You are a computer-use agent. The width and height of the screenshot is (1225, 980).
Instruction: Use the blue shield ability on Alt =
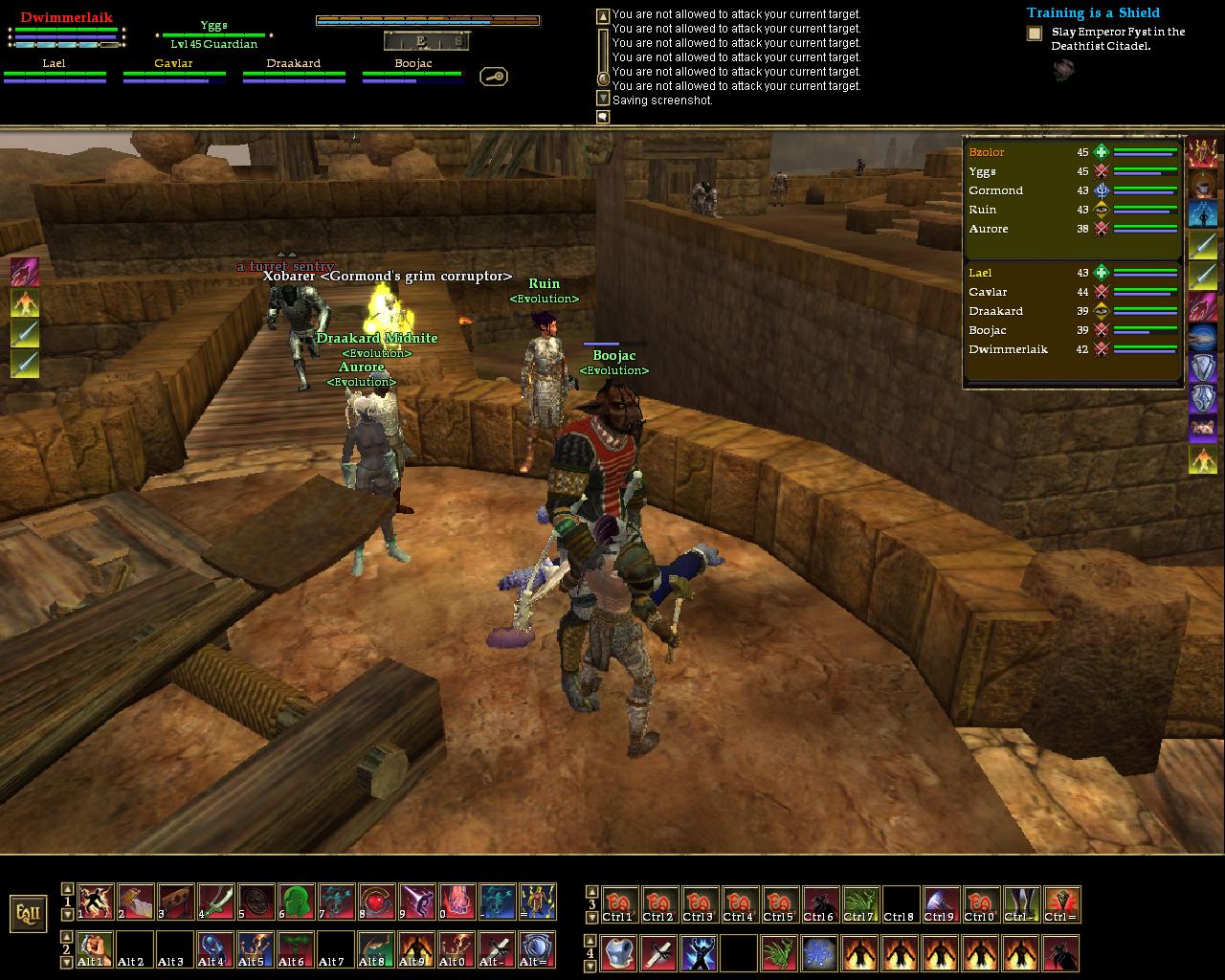pyautogui.click(x=537, y=949)
